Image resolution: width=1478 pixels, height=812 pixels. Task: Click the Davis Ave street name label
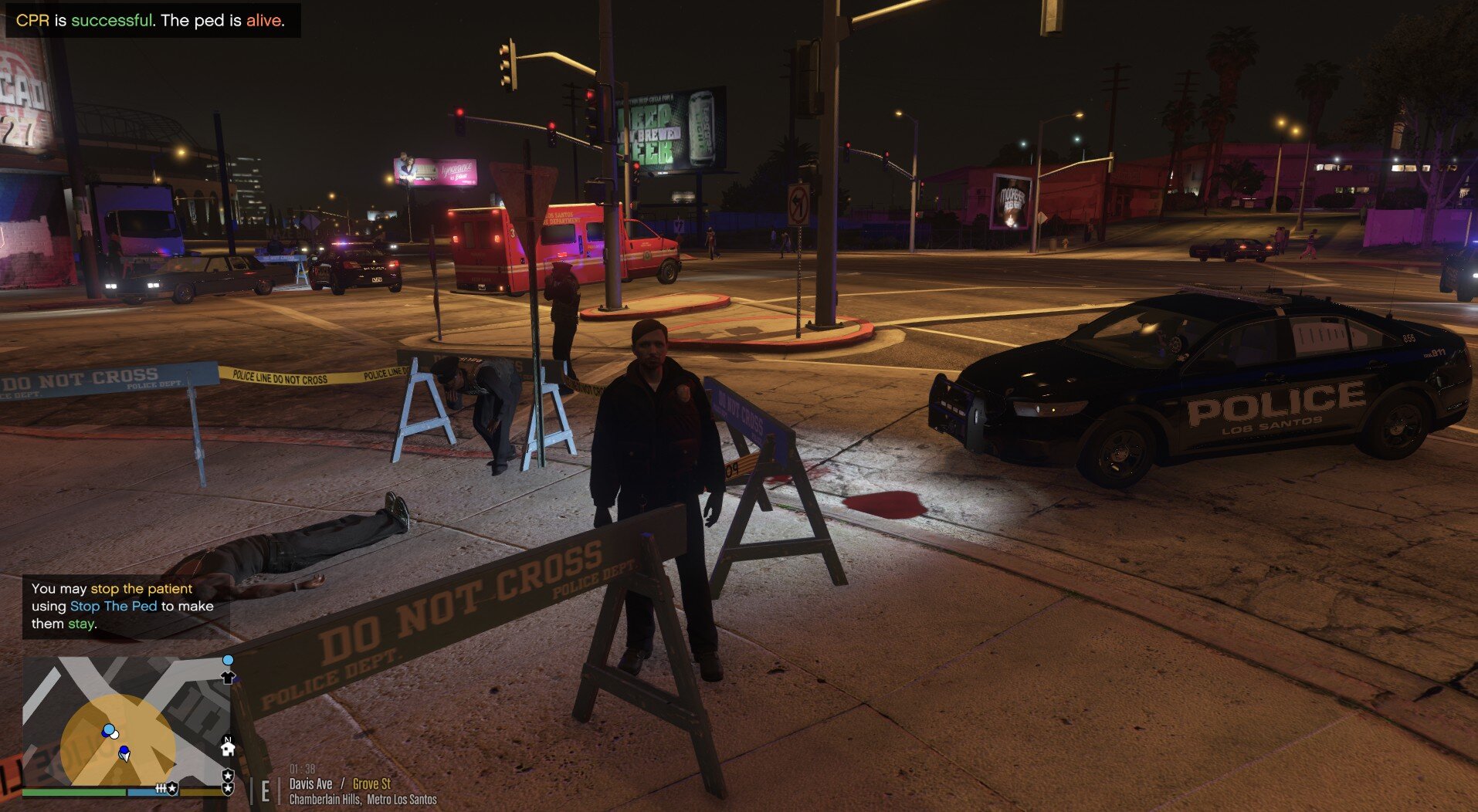tap(310, 783)
